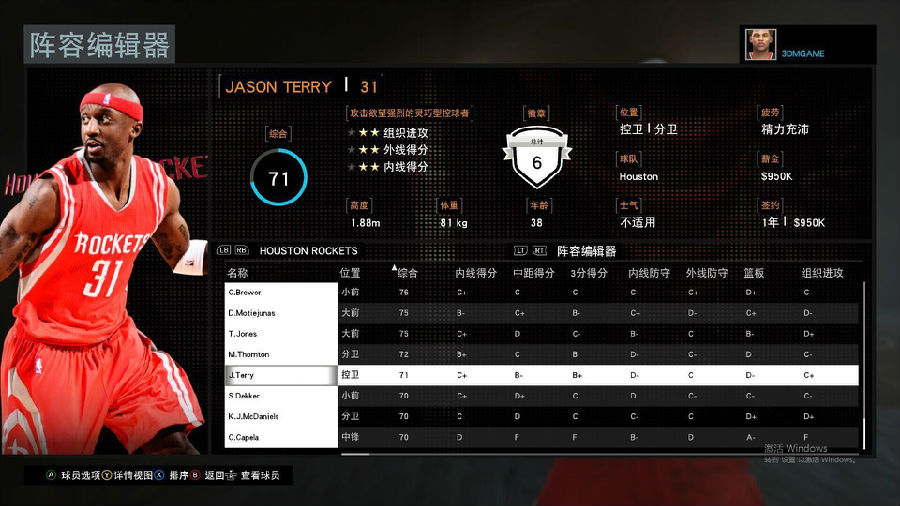The width and height of the screenshot is (900, 506).
Task: Sort roster by 综合 overall column
Action: (408, 272)
